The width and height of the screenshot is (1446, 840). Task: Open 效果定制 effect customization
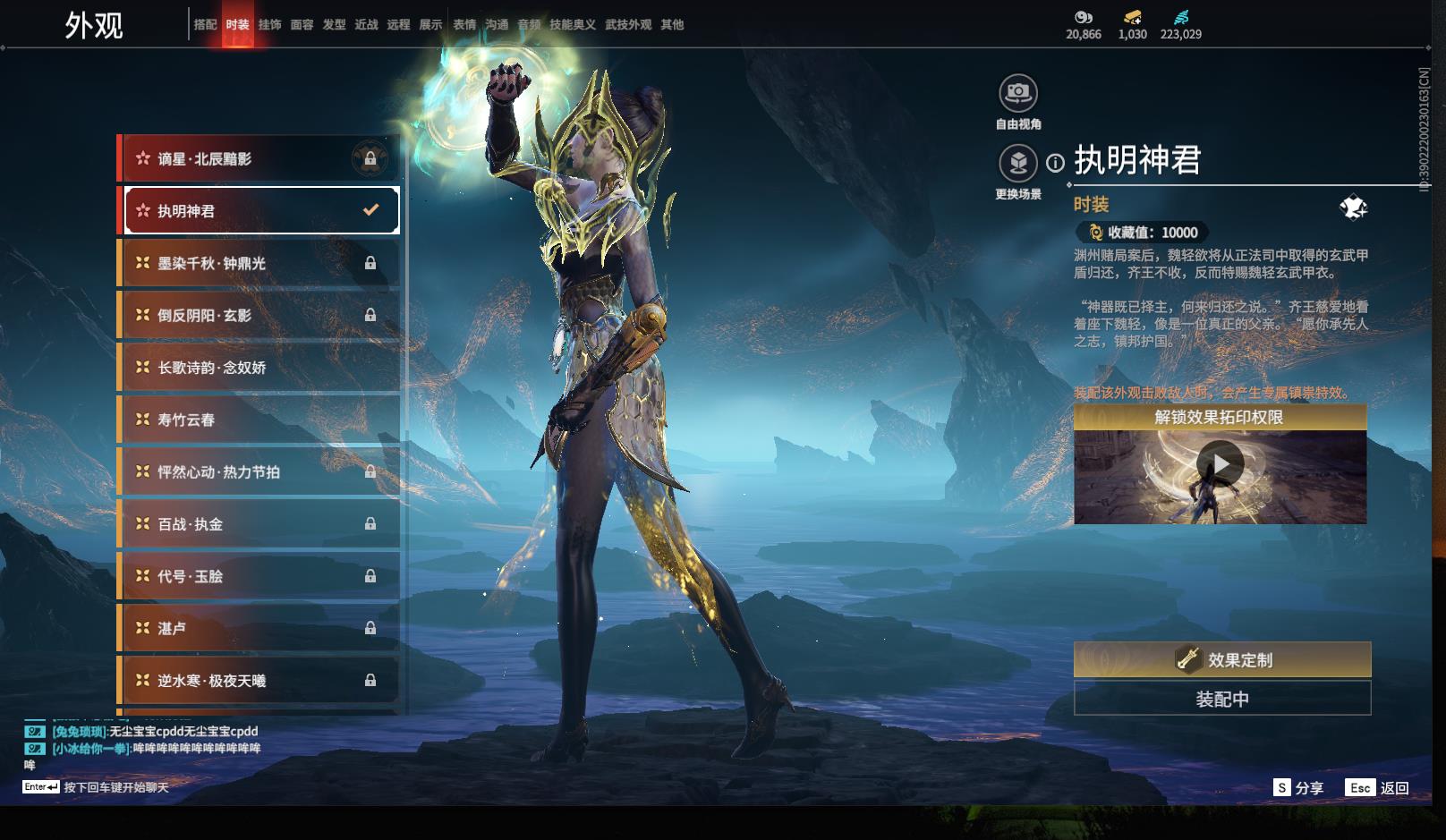[1221, 659]
